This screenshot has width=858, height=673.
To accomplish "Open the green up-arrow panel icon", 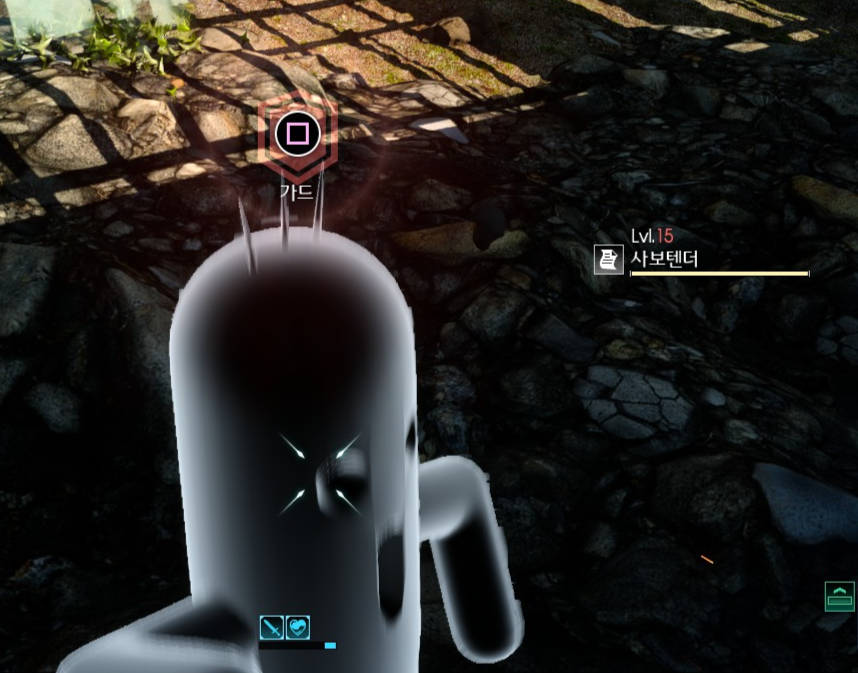I will (x=839, y=596).
